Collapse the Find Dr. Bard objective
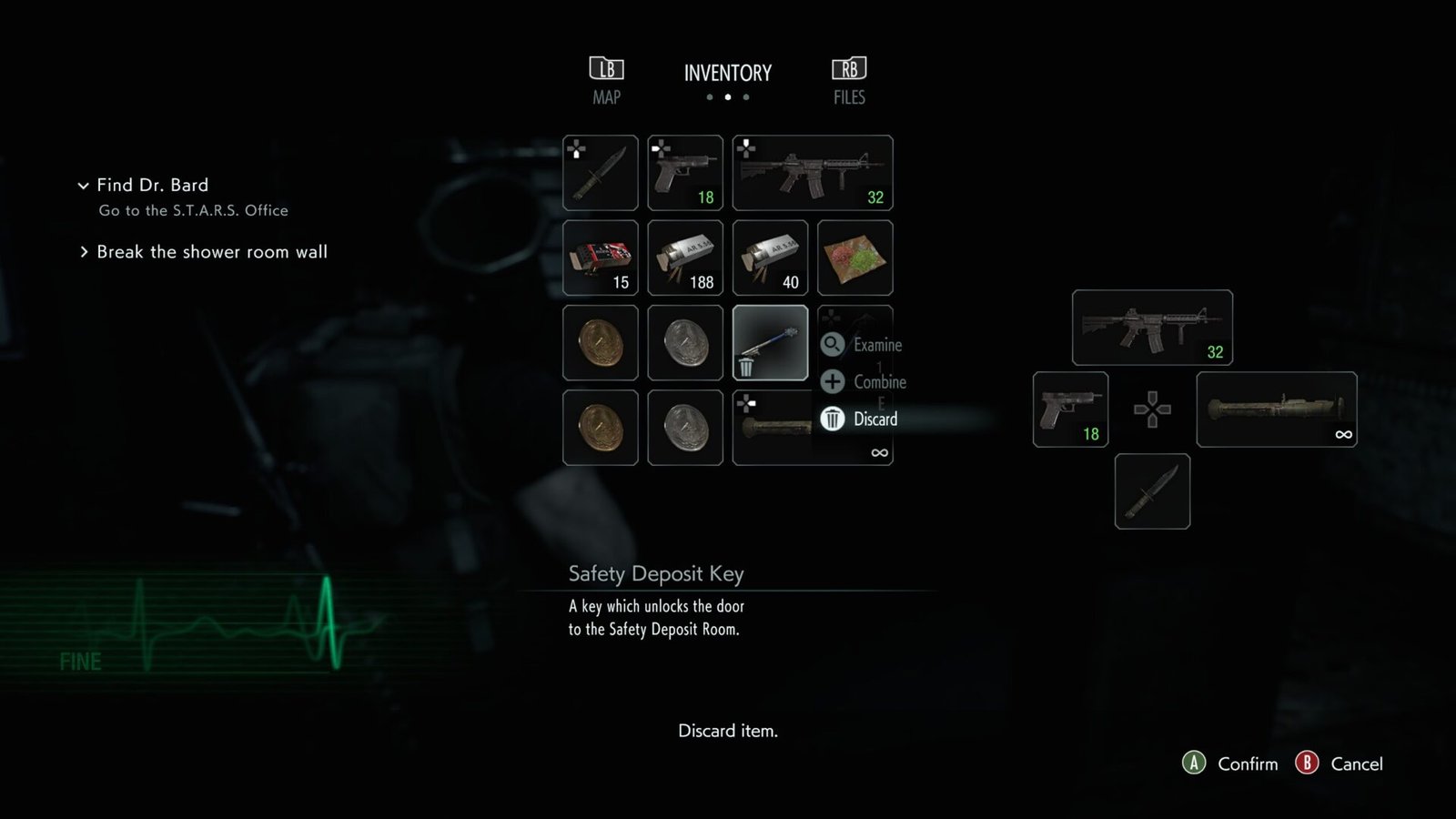Viewport: 1456px width, 819px height. pos(84,185)
